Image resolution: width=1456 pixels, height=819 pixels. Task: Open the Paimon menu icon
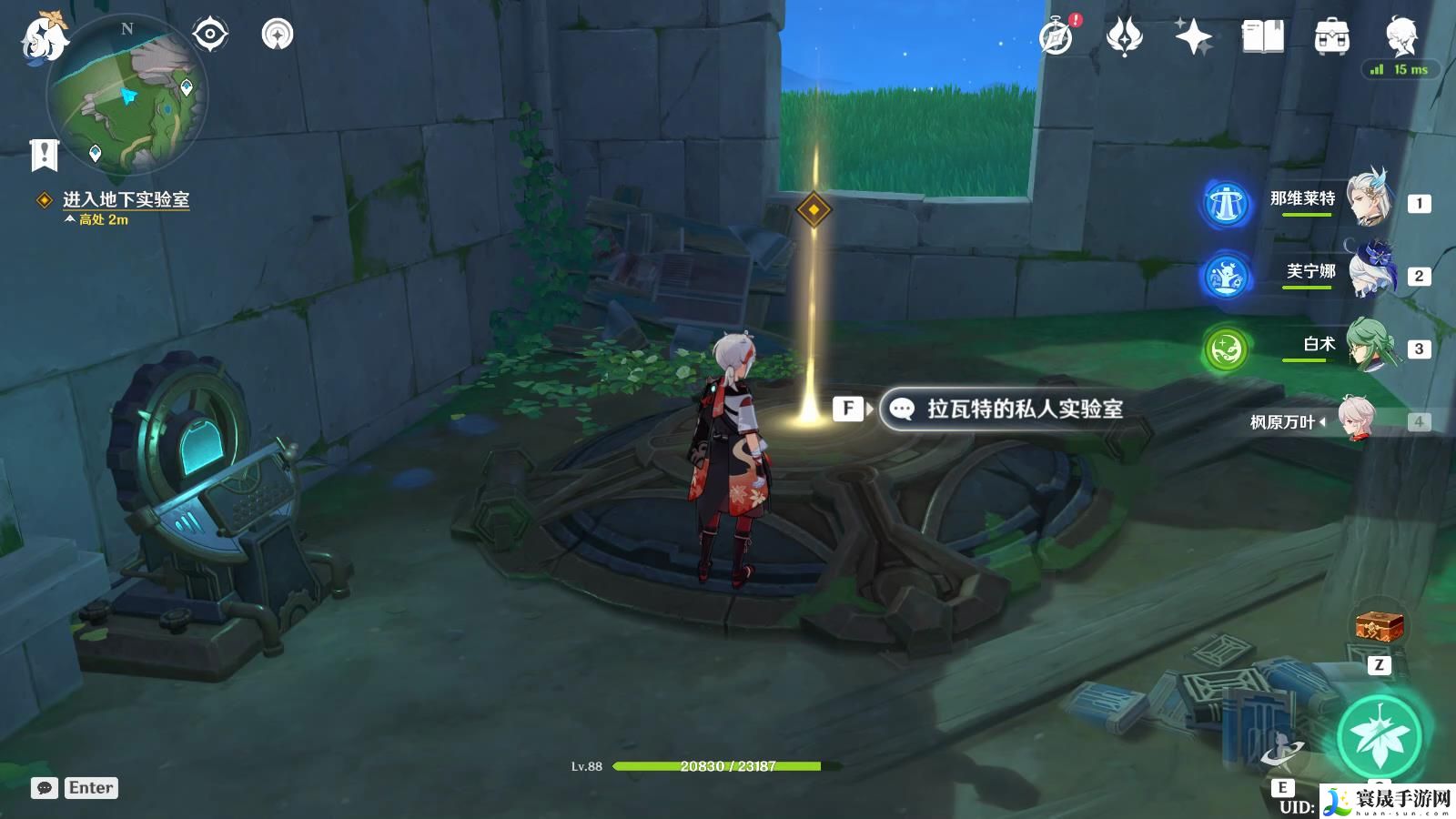click(43, 38)
